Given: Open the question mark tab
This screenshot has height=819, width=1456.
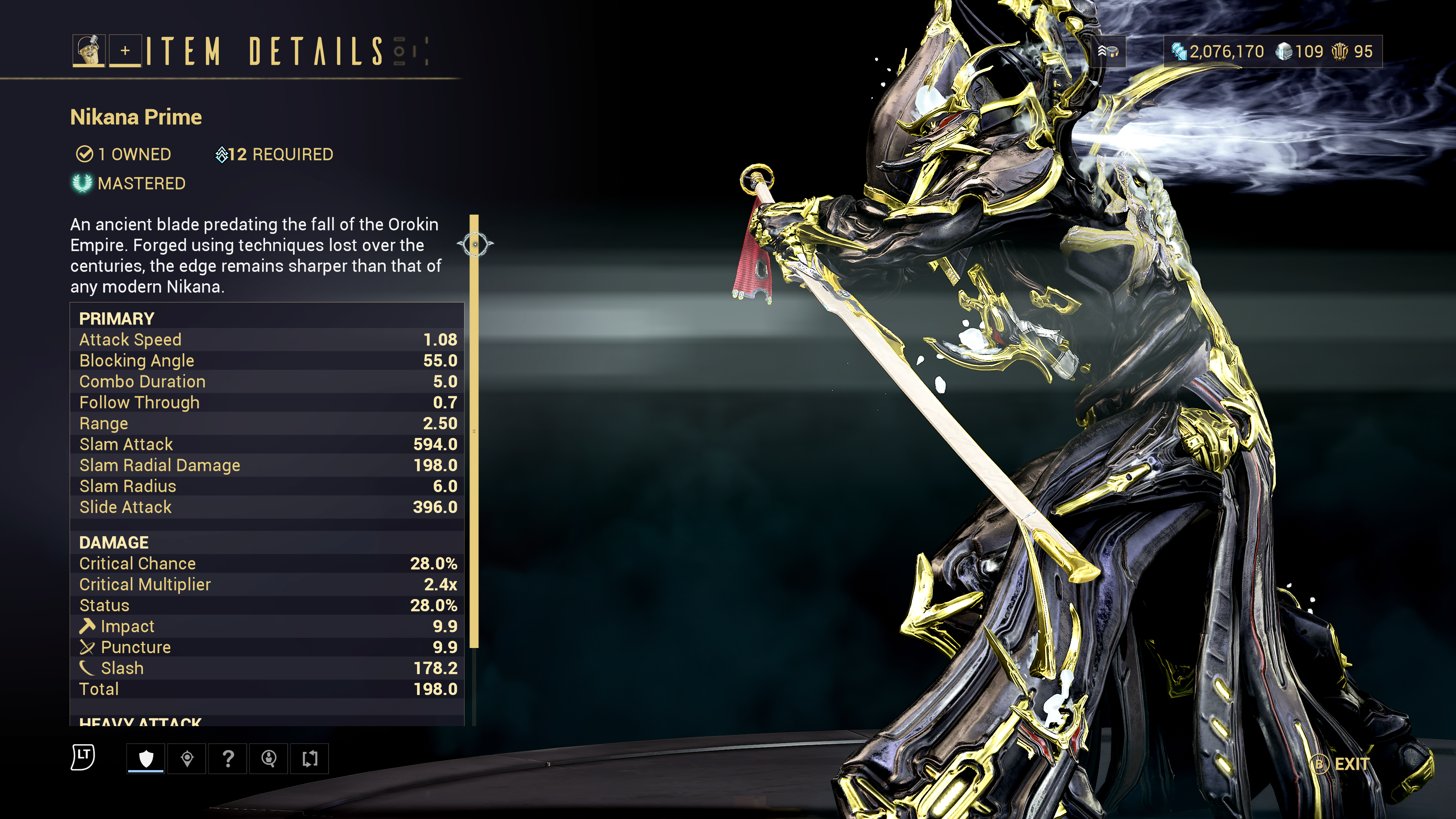Looking at the screenshot, I should click(x=228, y=758).
